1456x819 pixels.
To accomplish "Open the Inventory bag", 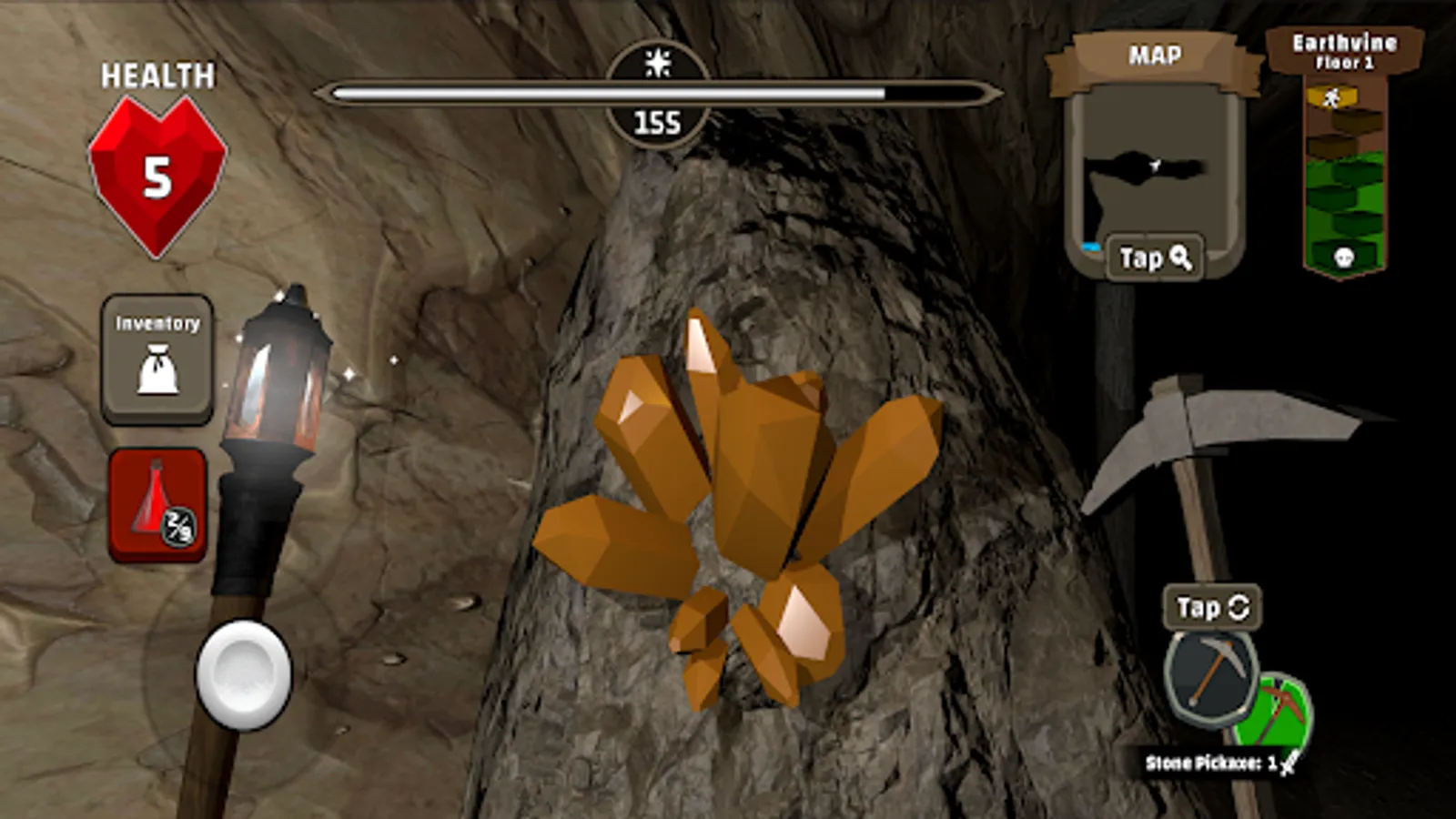I will (x=157, y=359).
